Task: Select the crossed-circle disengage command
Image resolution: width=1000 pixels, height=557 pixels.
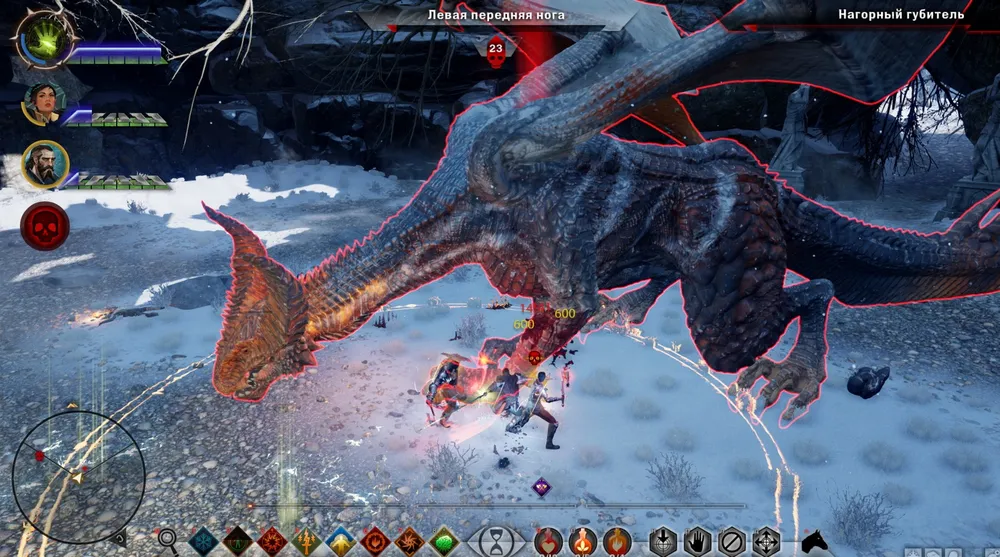Action: 733,542
